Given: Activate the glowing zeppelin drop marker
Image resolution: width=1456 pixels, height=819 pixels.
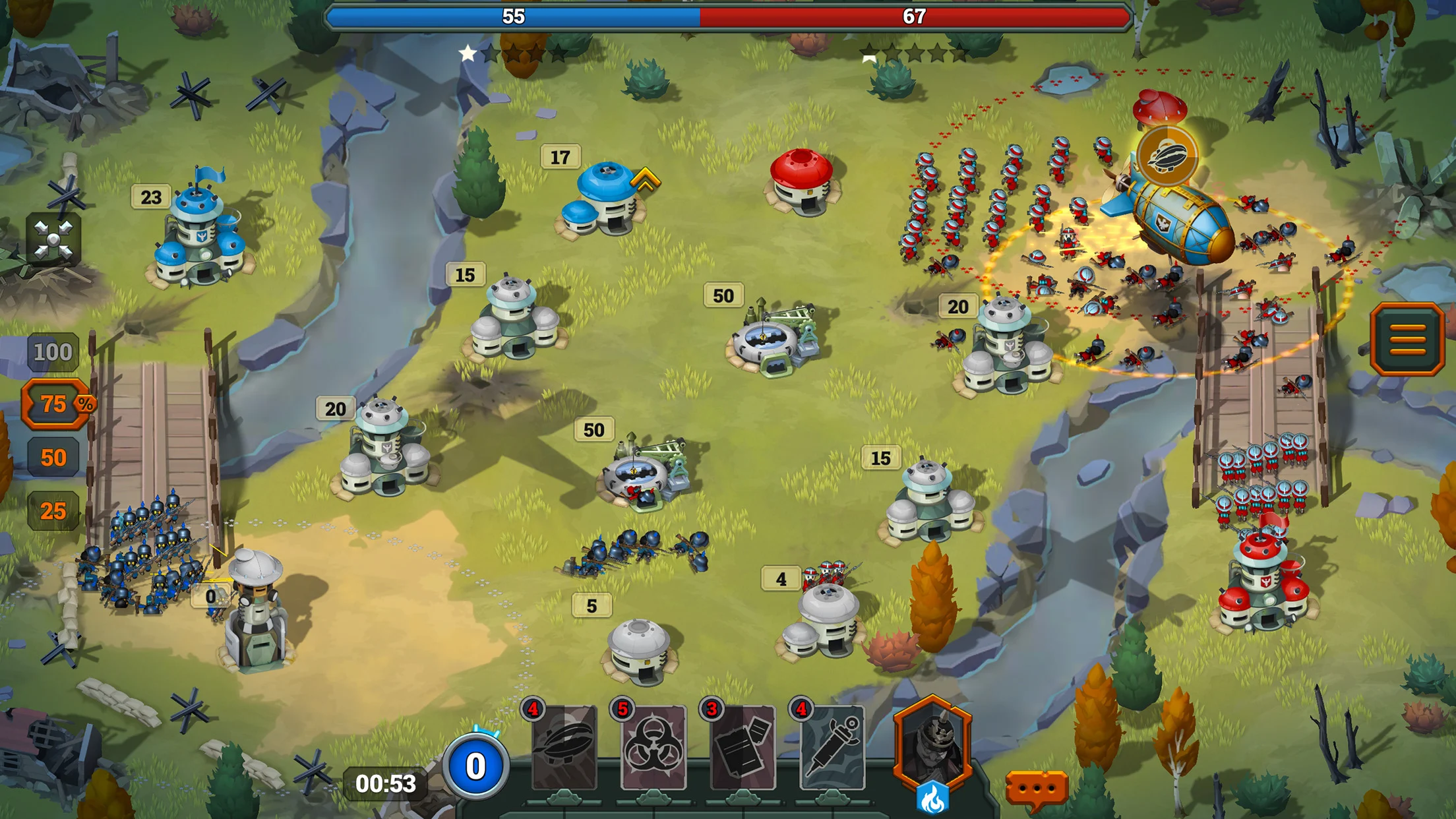Looking at the screenshot, I should [1167, 157].
